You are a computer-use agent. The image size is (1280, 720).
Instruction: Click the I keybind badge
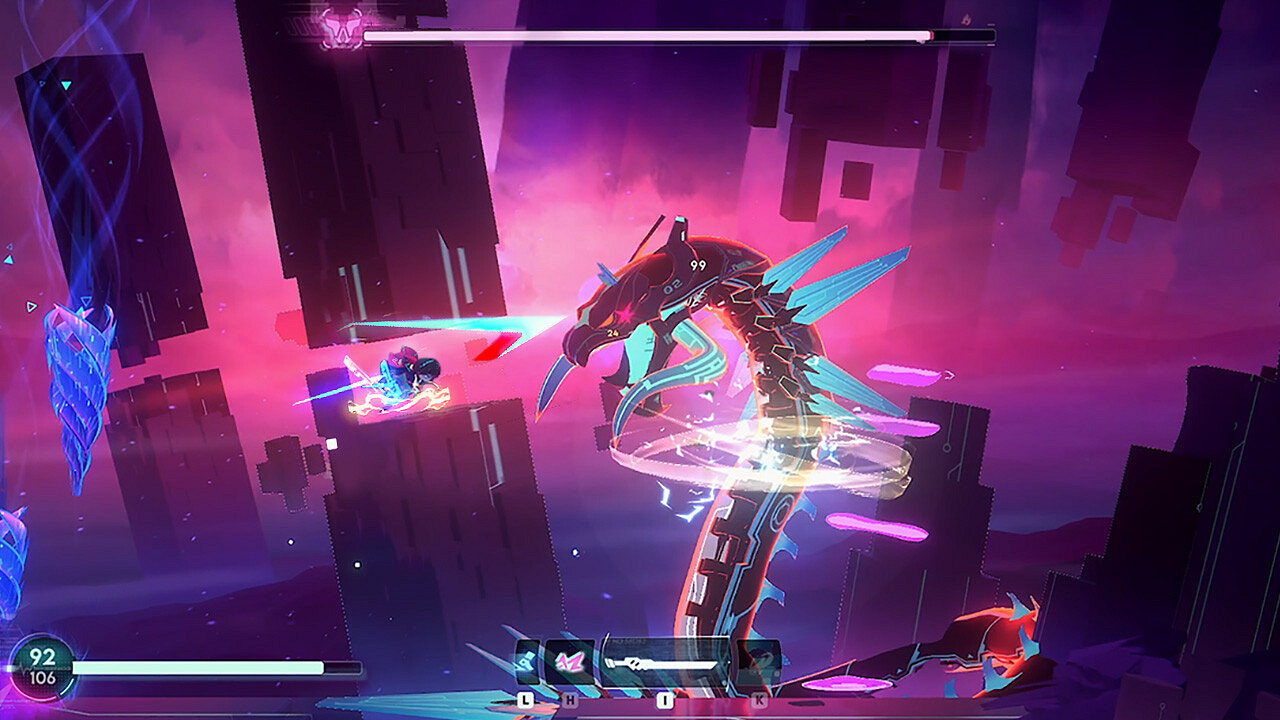[664, 699]
